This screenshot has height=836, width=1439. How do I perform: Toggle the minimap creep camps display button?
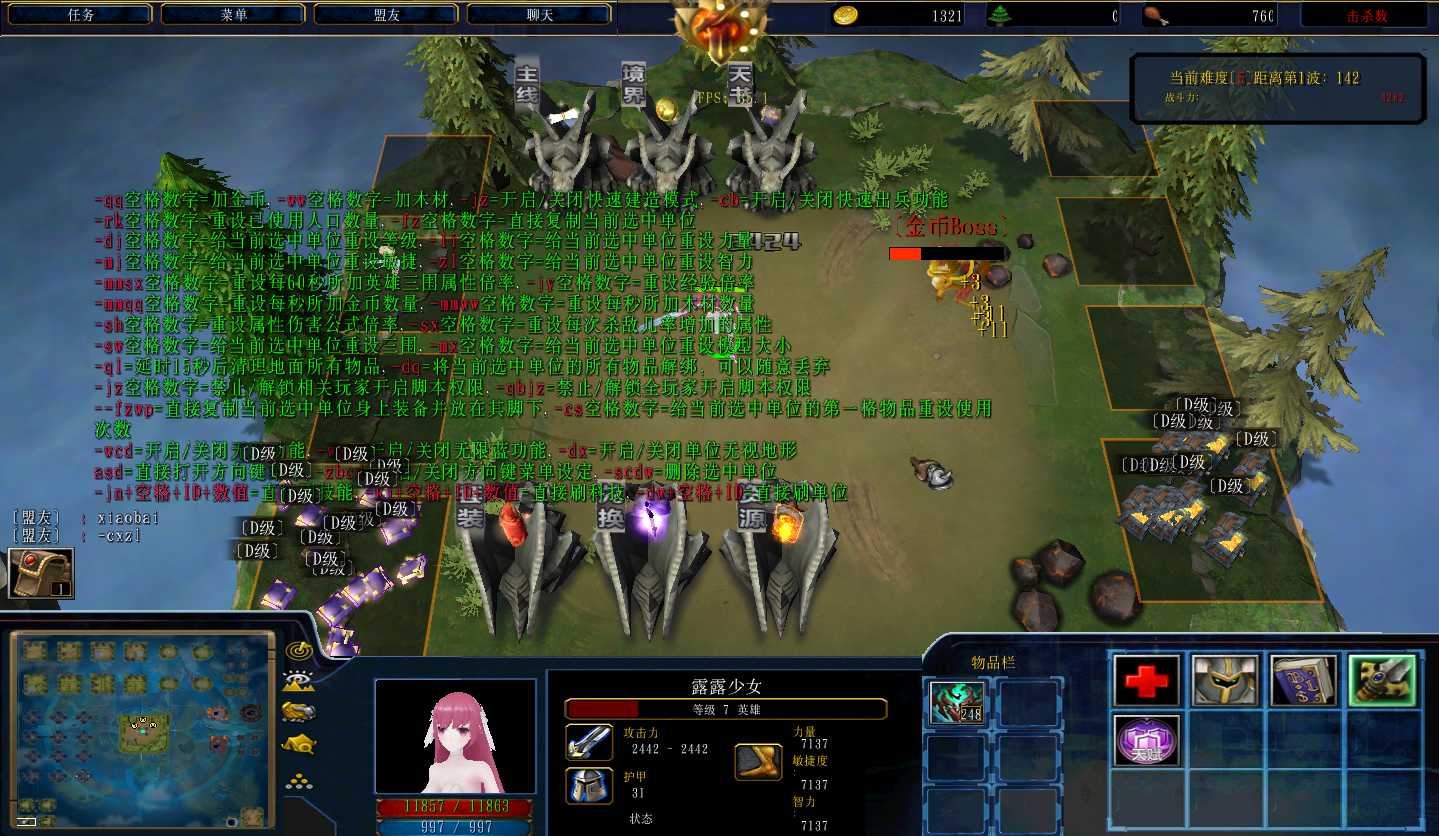point(298,744)
